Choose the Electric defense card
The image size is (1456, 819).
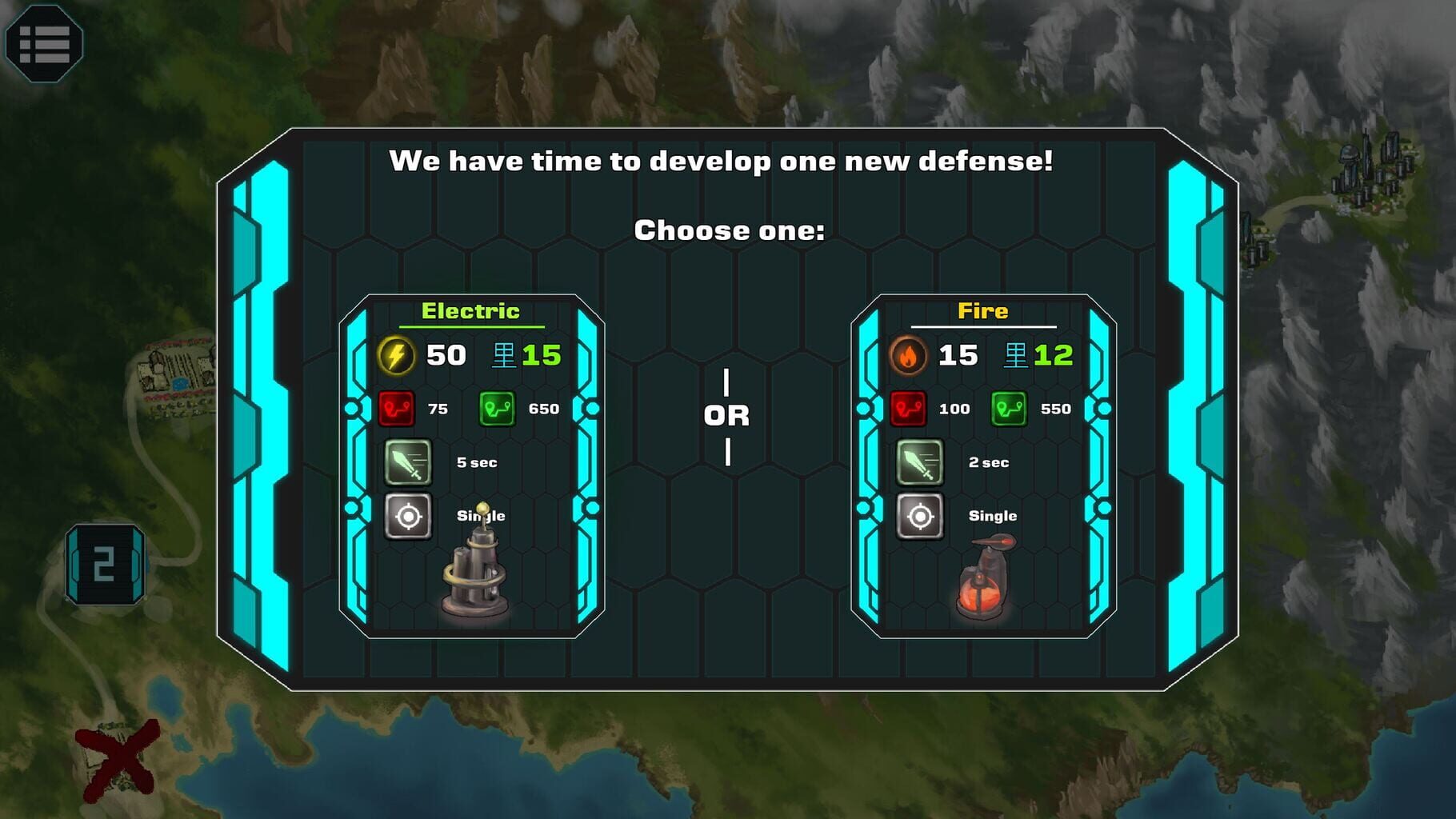471,466
